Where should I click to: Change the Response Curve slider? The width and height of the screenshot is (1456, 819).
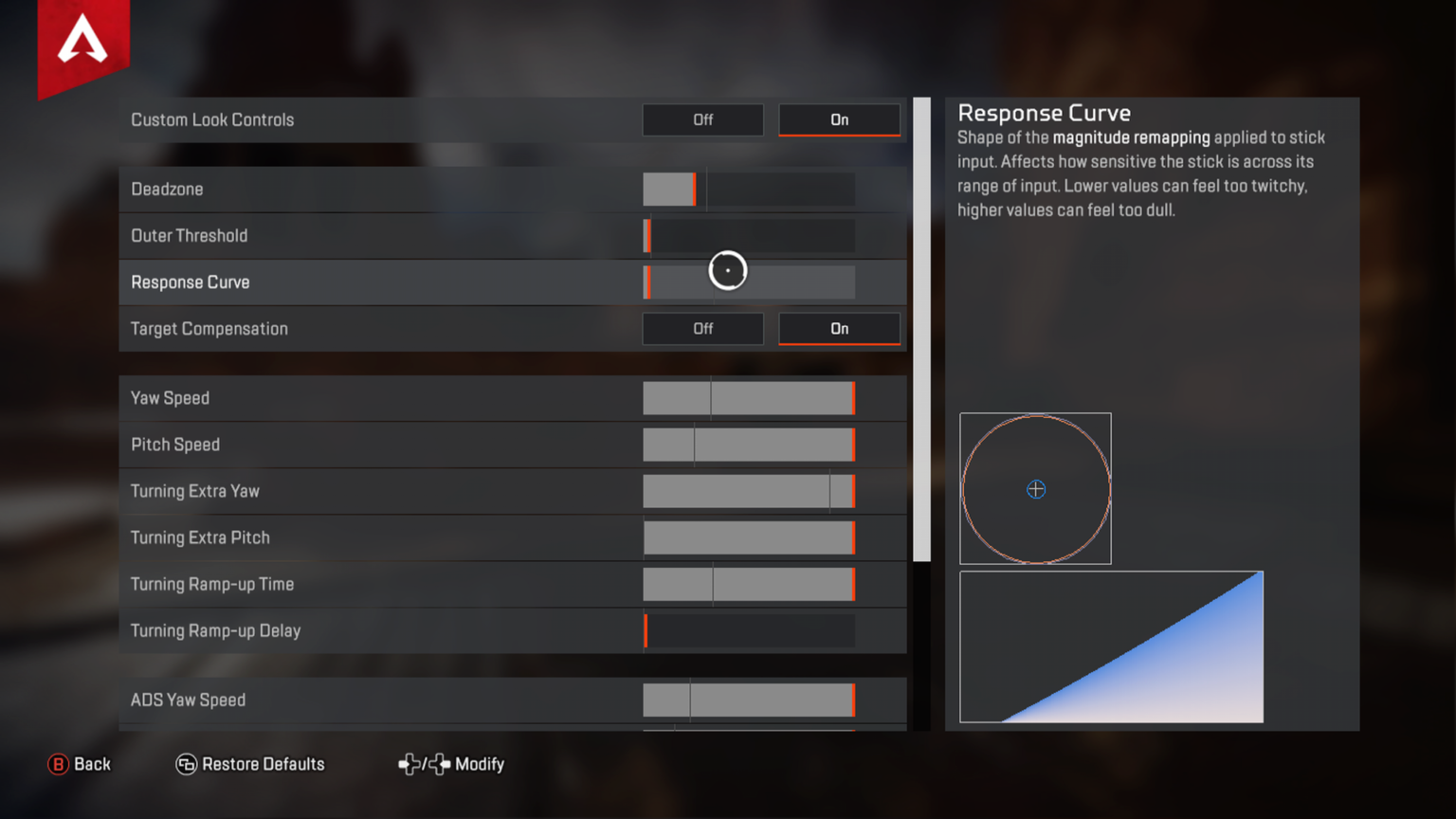(x=749, y=282)
